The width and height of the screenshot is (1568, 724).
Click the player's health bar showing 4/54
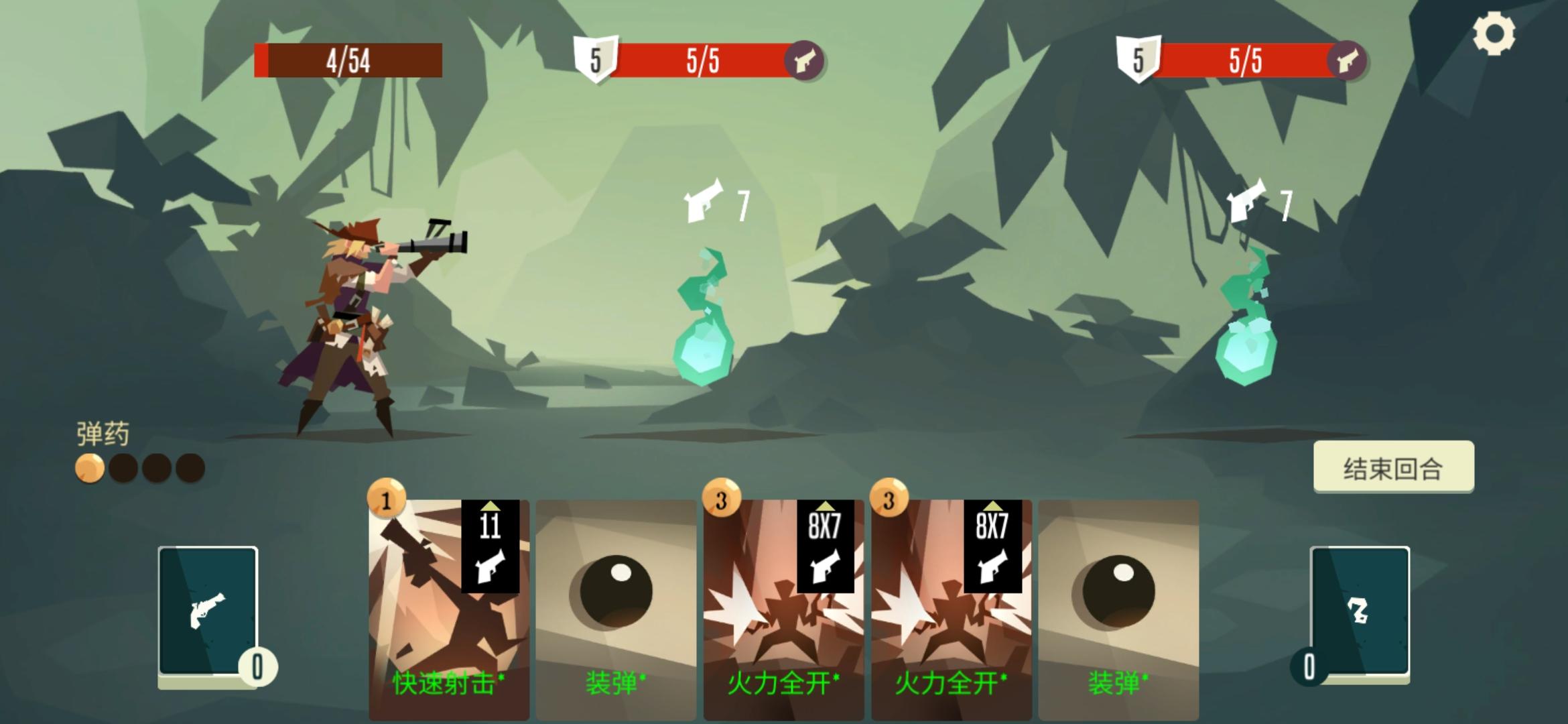click(x=347, y=60)
